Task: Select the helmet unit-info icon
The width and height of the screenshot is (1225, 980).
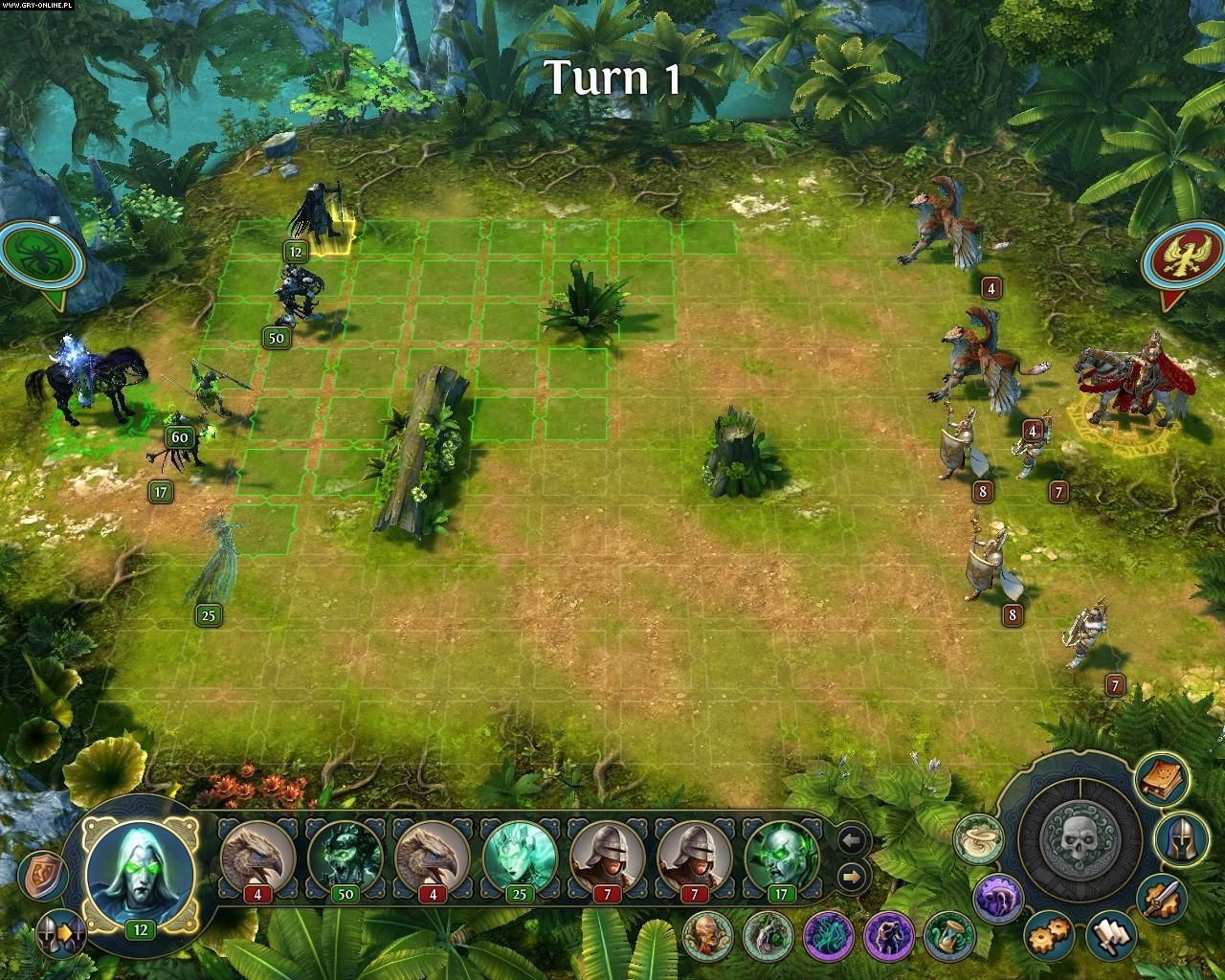Action: [1183, 840]
